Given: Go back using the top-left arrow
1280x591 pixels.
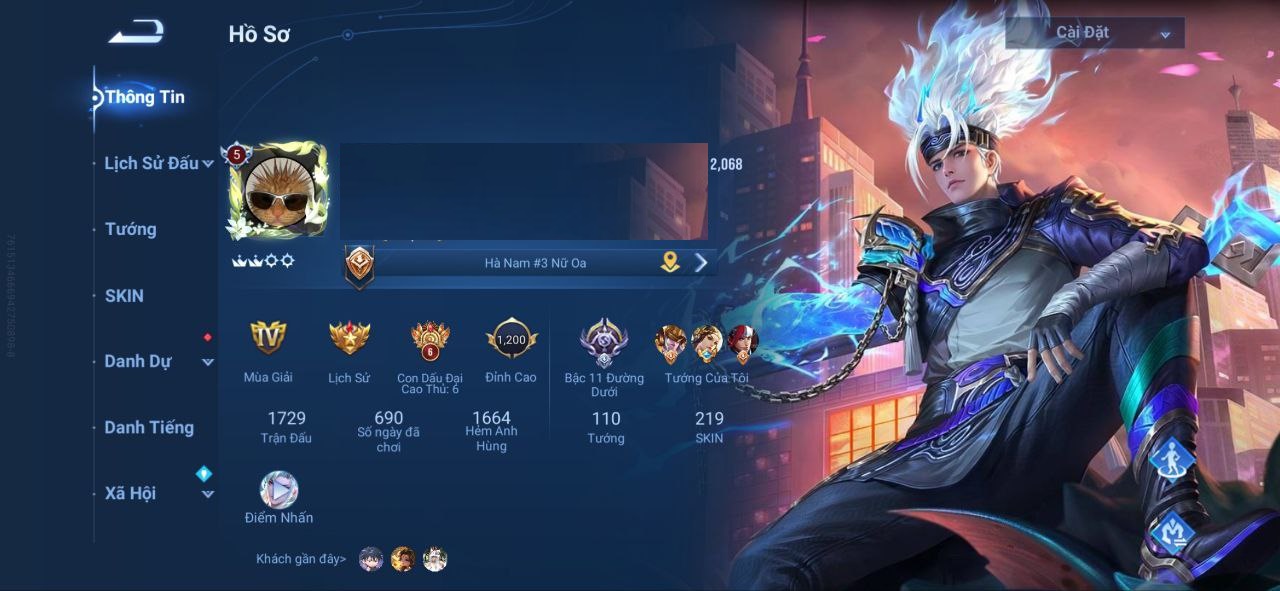Looking at the screenshot, I should point(136,33).
